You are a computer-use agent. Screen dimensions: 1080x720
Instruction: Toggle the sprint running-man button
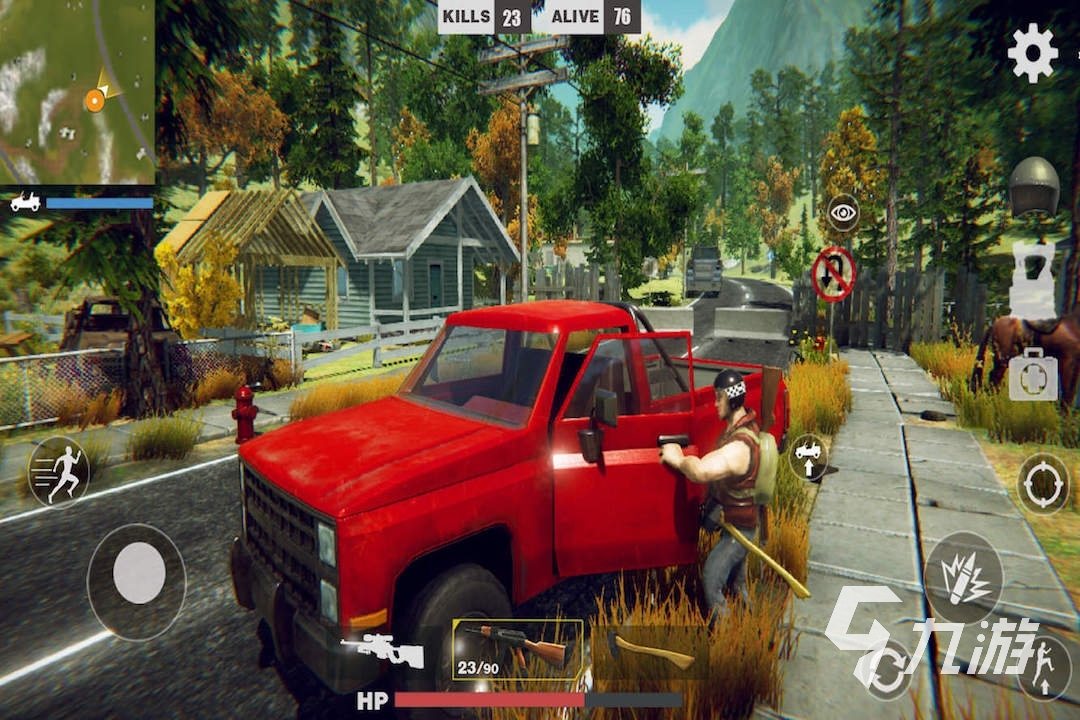[x=59, y=472]
